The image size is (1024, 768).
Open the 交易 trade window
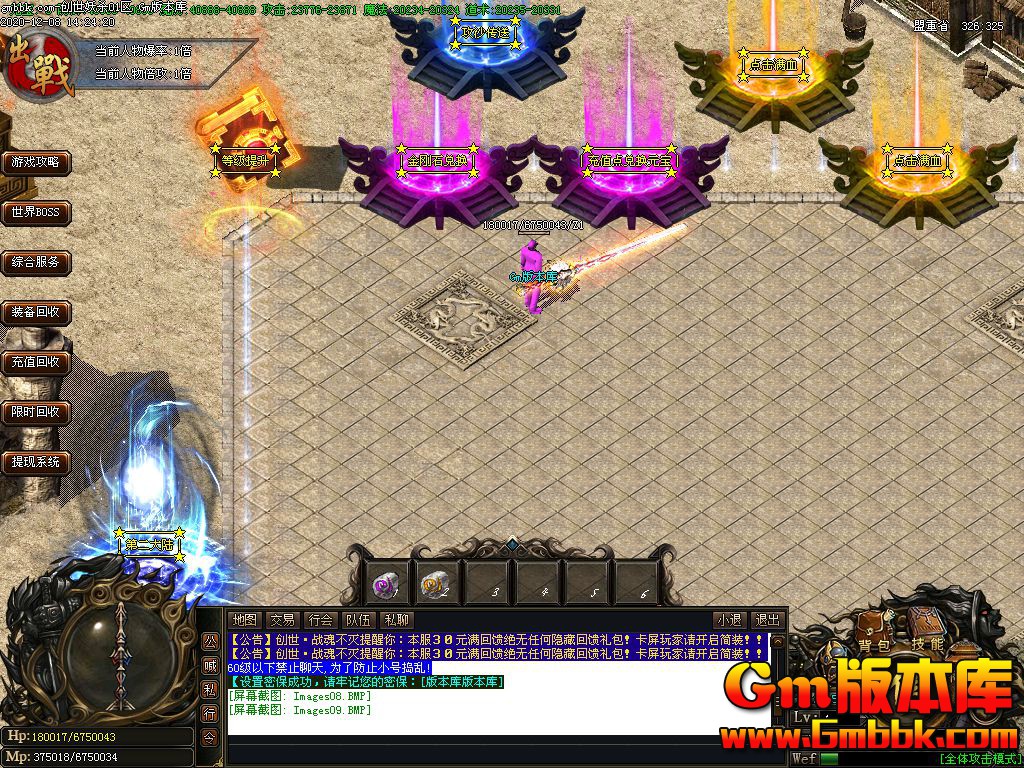click(x=282, y=620)
